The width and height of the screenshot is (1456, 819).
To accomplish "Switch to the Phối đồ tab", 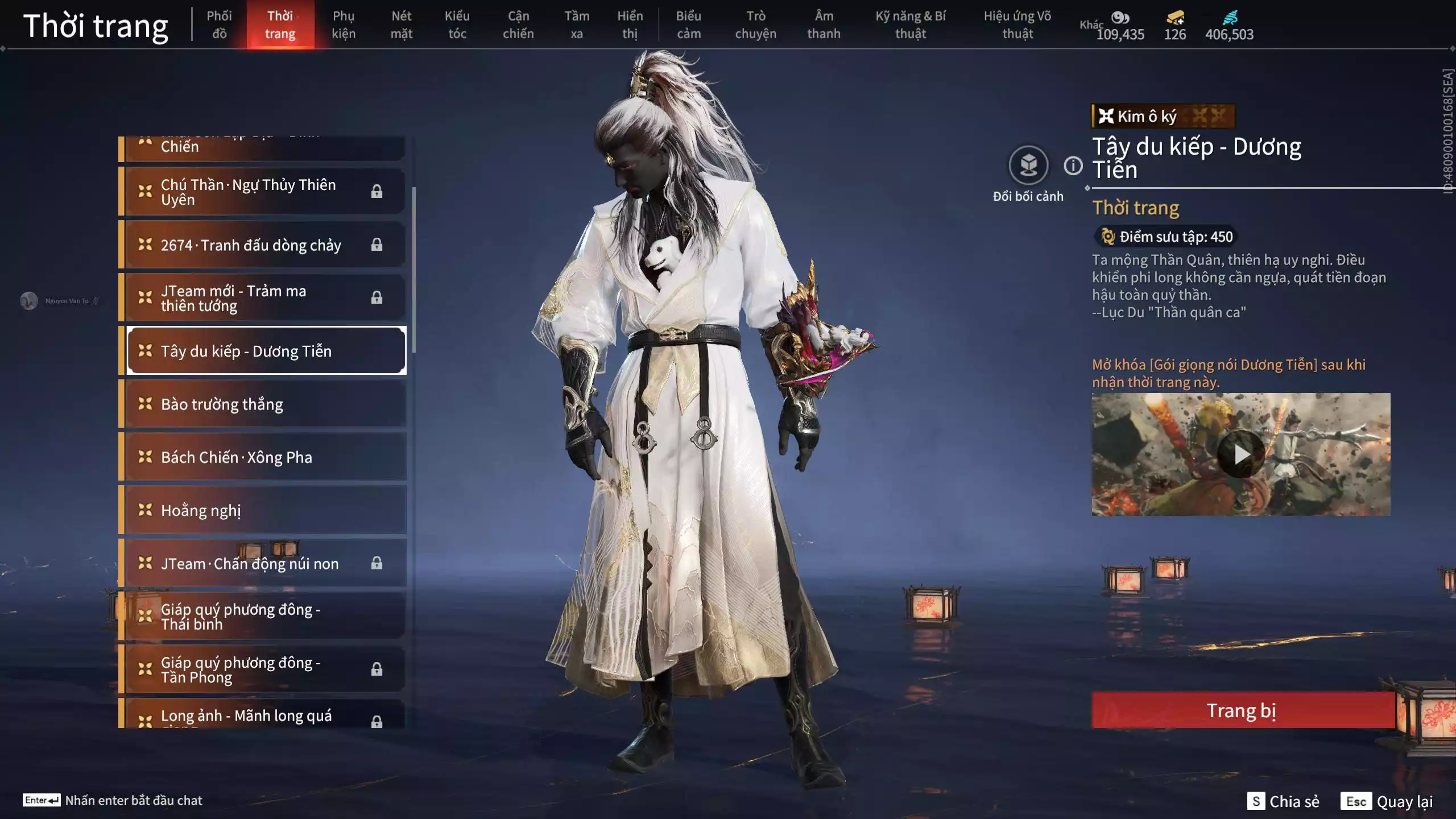I will pyautogui.click(x=219, y=25).
